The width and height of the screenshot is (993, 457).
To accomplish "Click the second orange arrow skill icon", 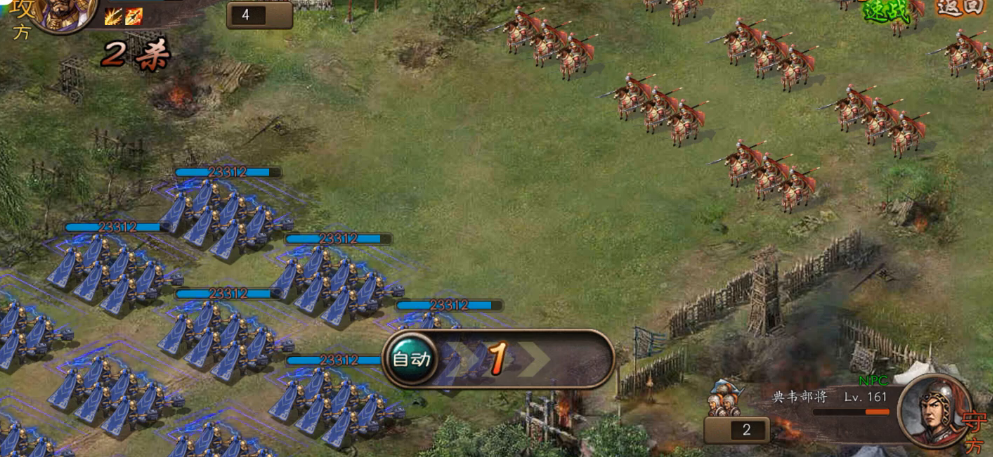I will tap(133, 16).
